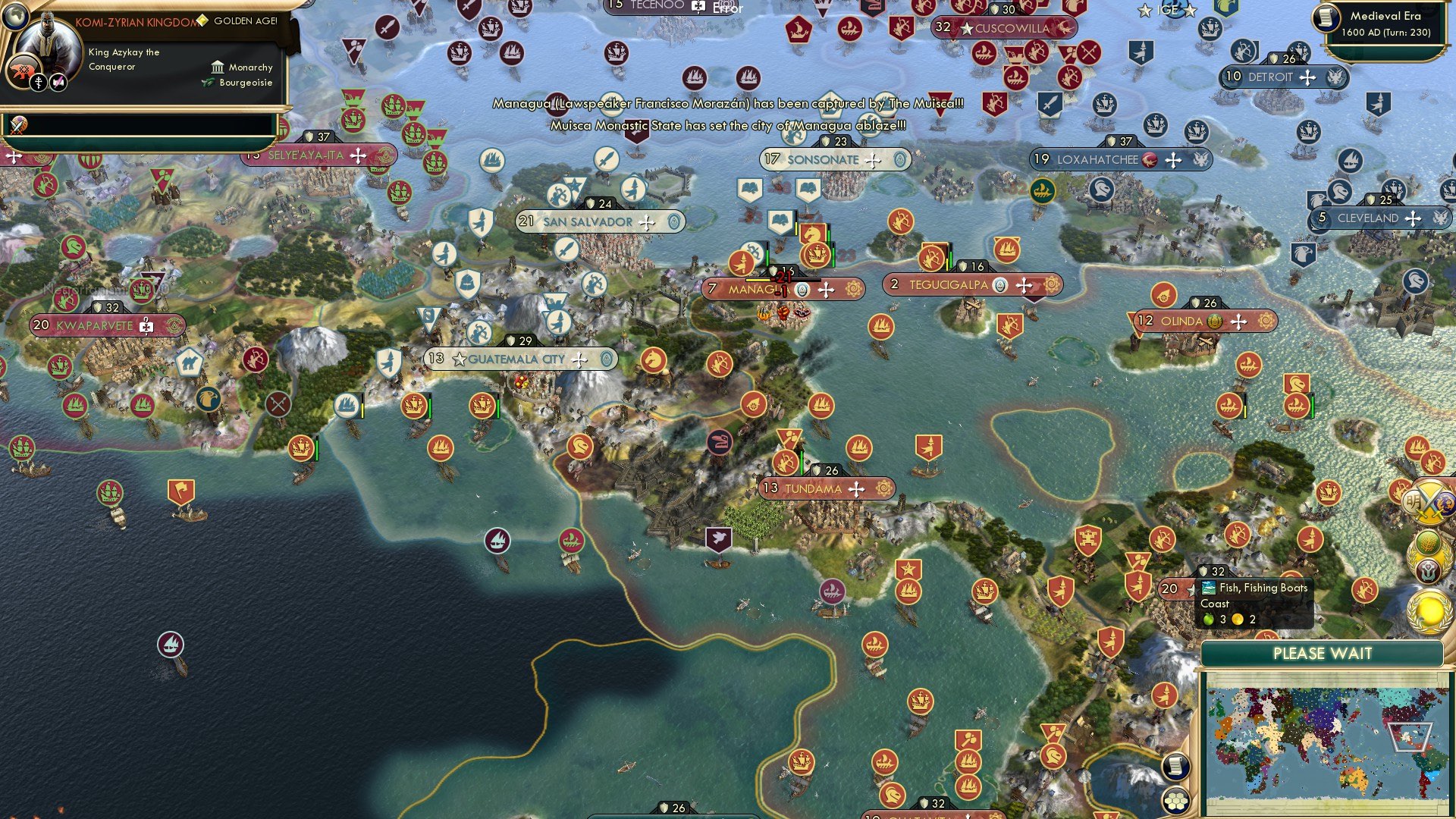Toggle the hex grid with the hexagon minimap icon
Image resolution: width=1456 pixels, height=819 pixels.
pyautogui.click(x=1176, y=802)
